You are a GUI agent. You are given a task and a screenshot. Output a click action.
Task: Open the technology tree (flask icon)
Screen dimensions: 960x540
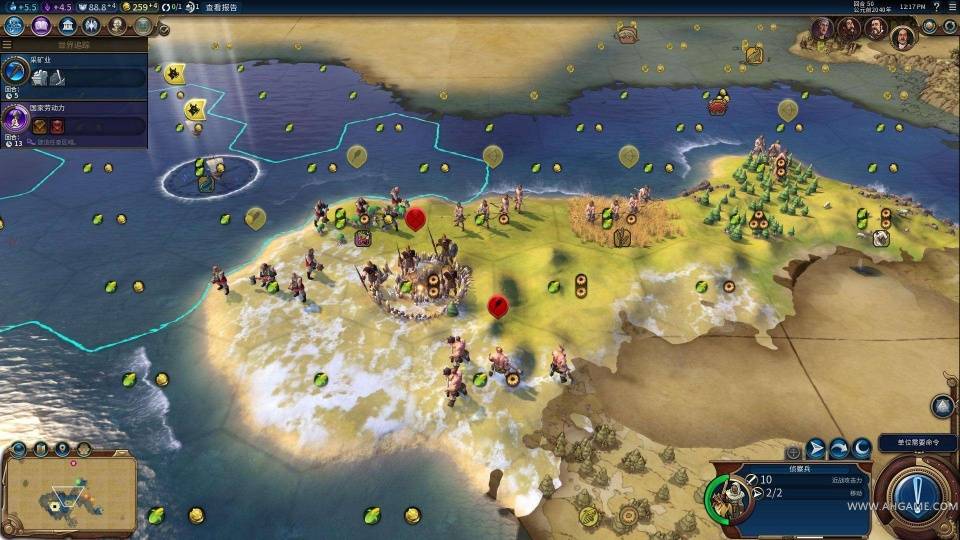[x=15, y=26]
